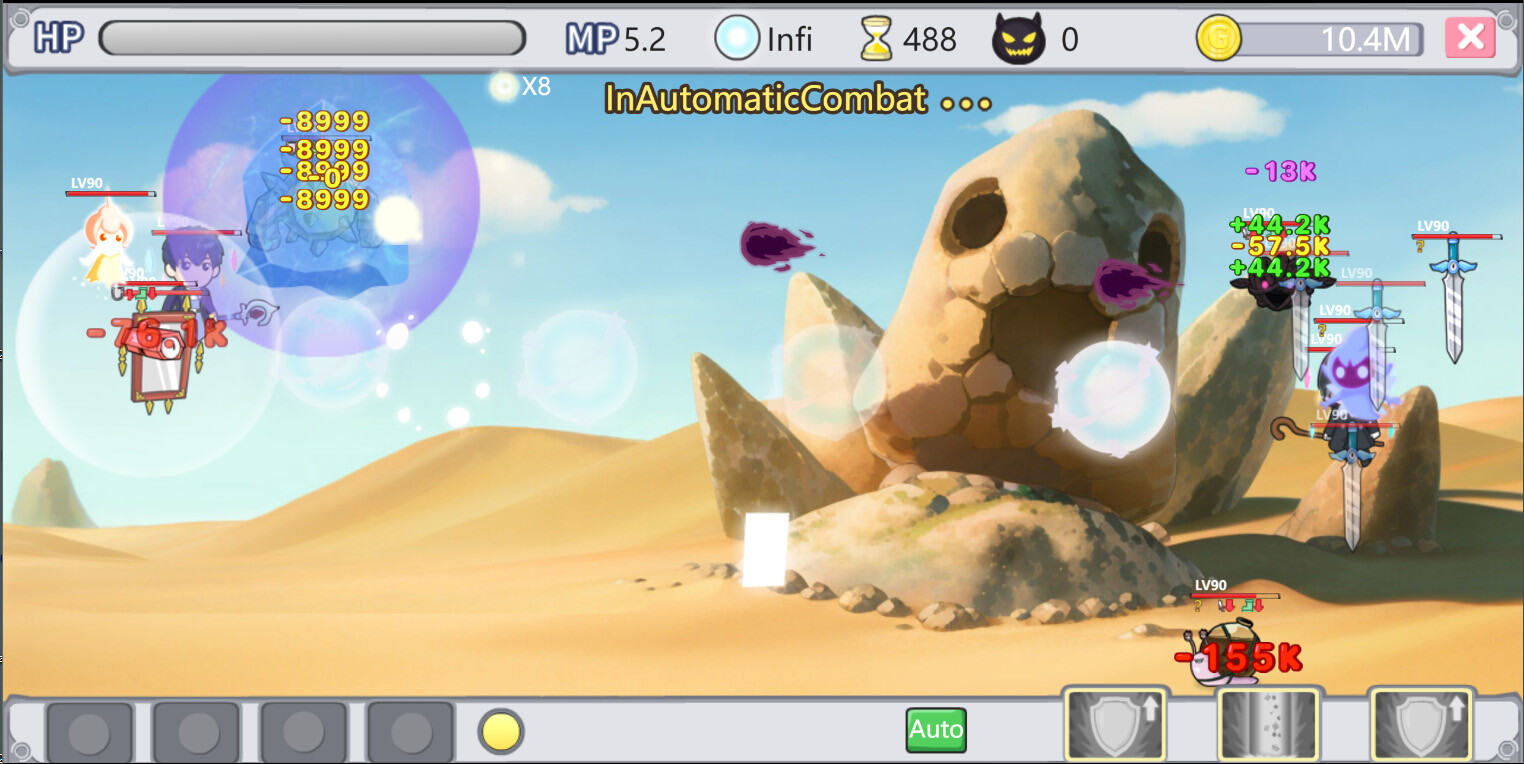
Task: Use the leftmost shield buff skill
Action: 1115,723
